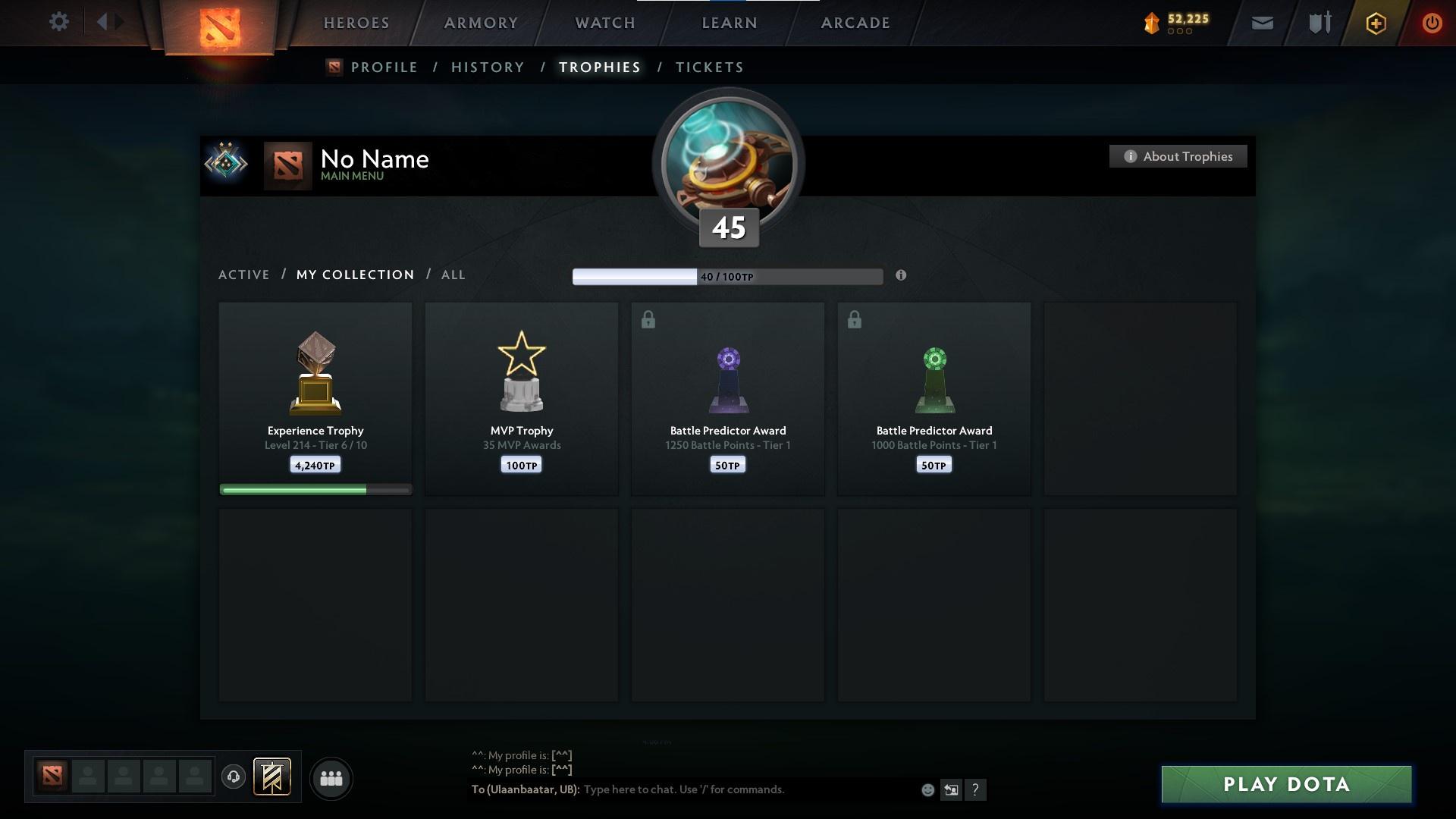This screenshot has height=819, width=1456.
Task: Select the locked green Battle Predictor Award
Action: (x=934, y=398)
